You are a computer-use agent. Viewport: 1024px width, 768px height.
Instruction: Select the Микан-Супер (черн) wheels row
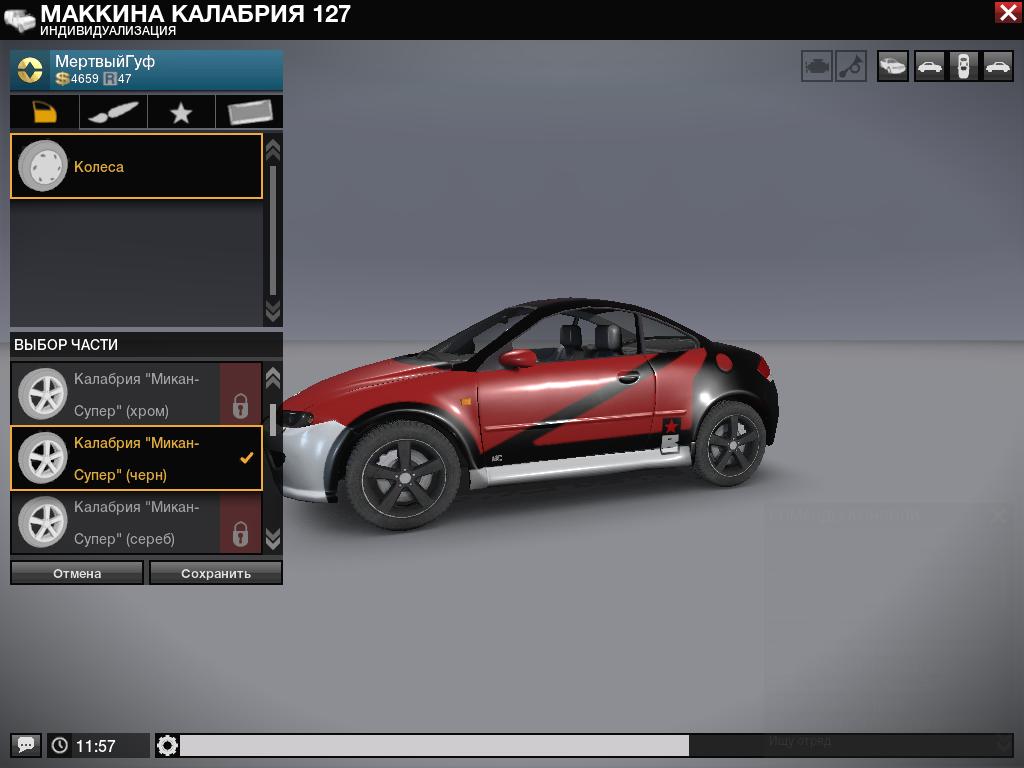[x=136, y=458]
